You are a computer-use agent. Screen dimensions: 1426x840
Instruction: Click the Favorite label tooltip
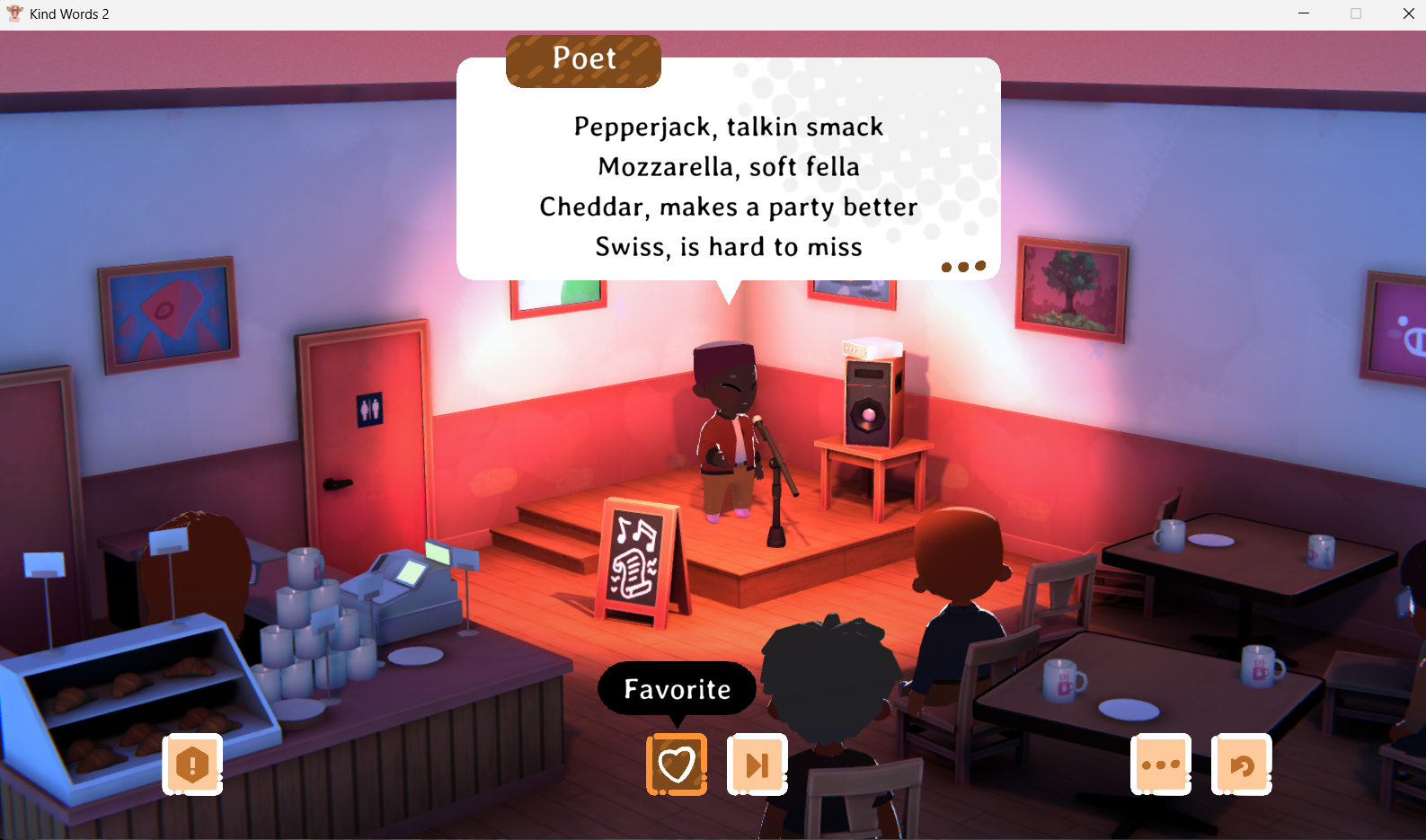tap(676, 688)
